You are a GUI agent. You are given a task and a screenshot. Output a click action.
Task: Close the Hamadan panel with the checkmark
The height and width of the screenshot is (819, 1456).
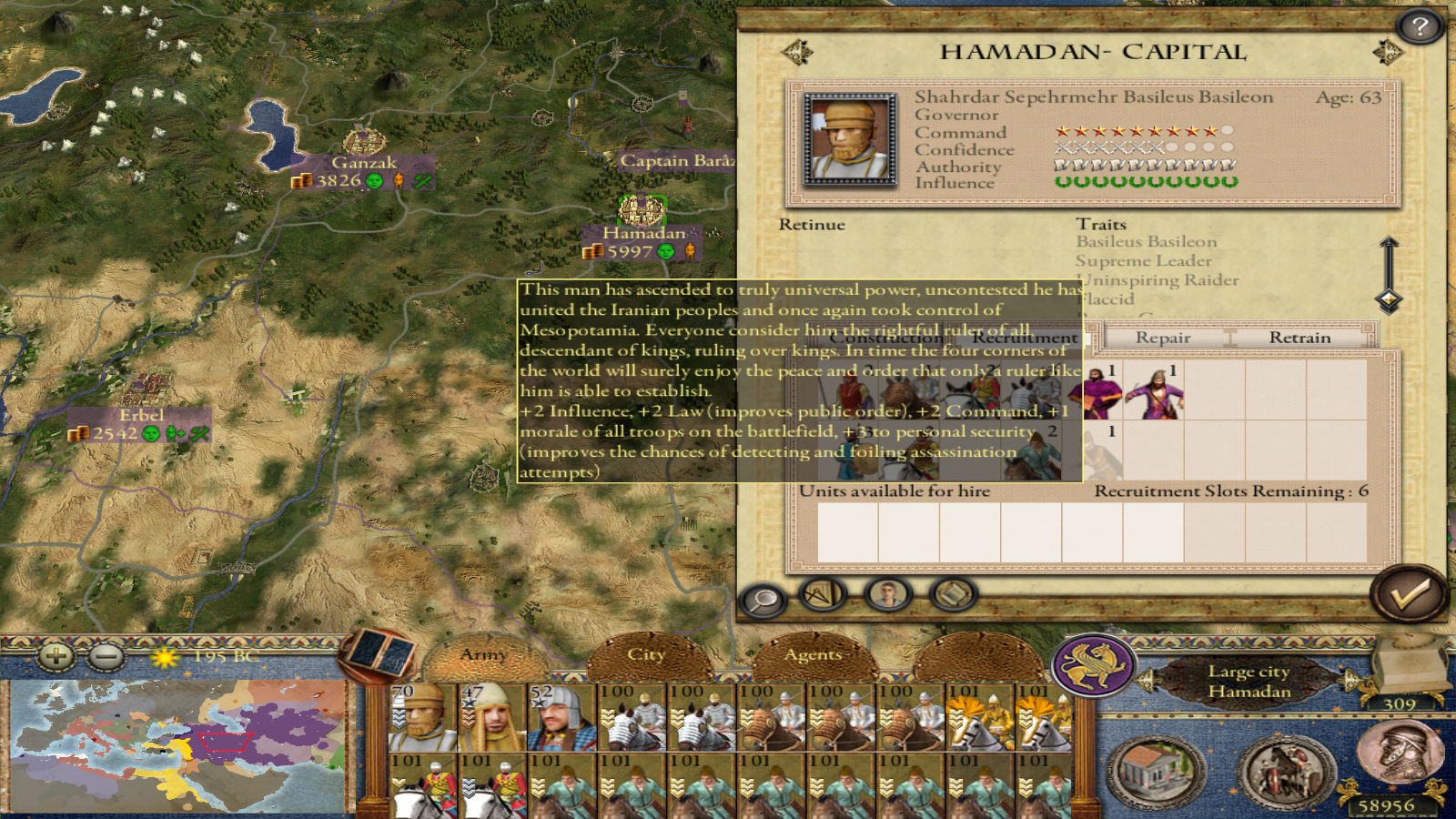click(1408, 594)
